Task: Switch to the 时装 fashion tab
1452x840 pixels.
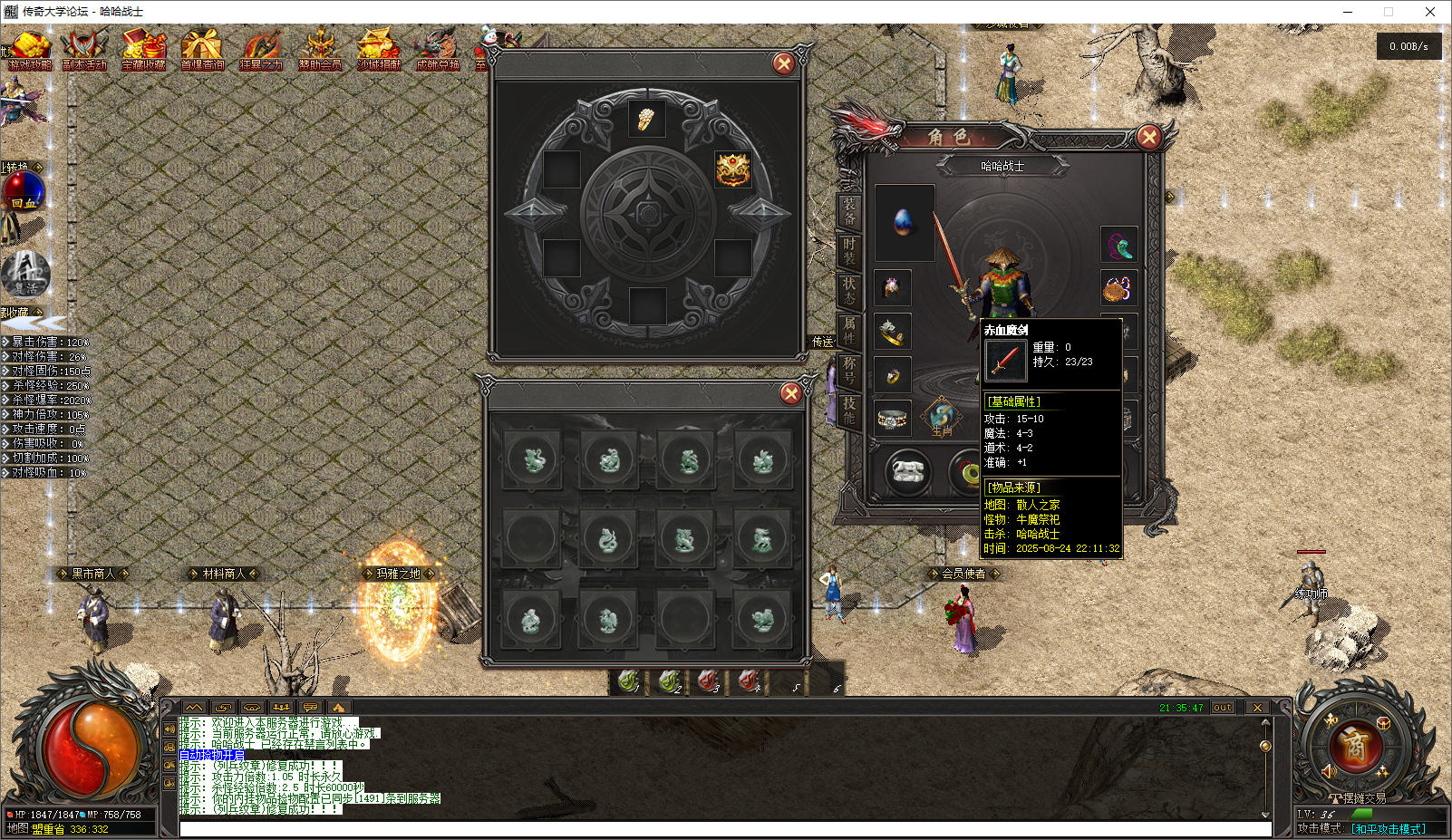Action: [849, 251]
